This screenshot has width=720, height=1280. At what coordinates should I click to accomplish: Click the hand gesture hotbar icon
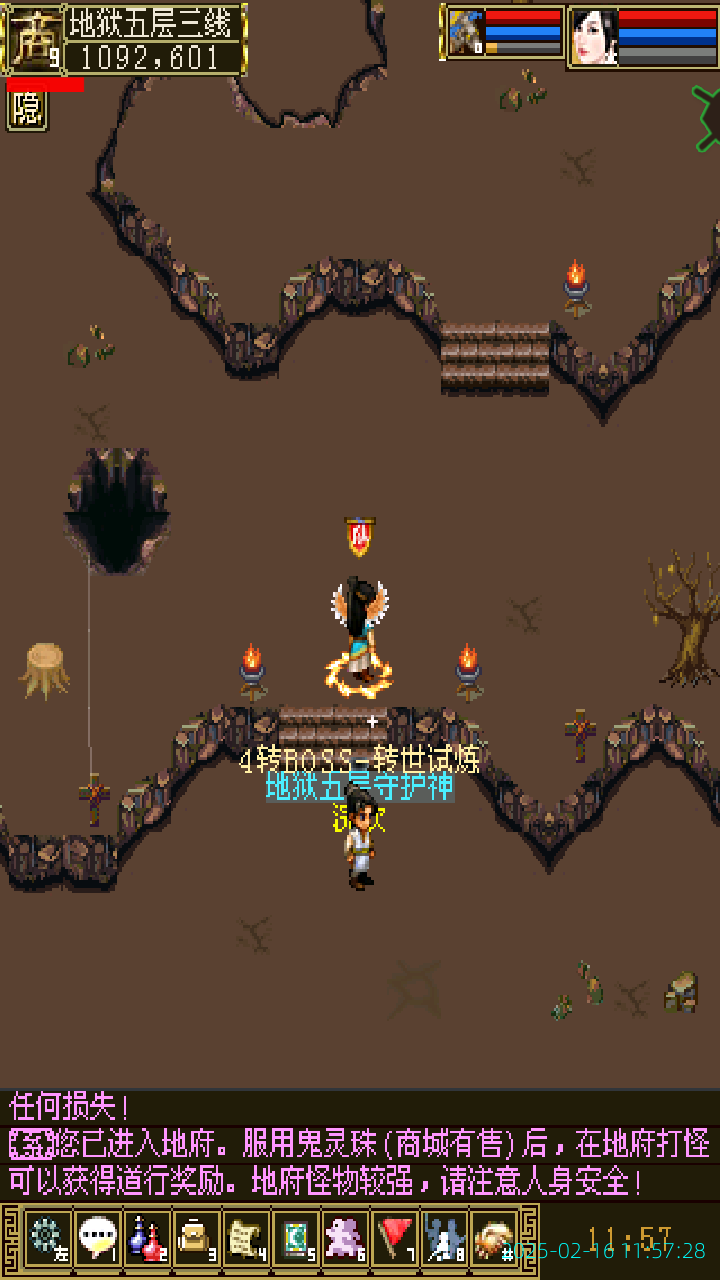click(x=494, y=1239)
